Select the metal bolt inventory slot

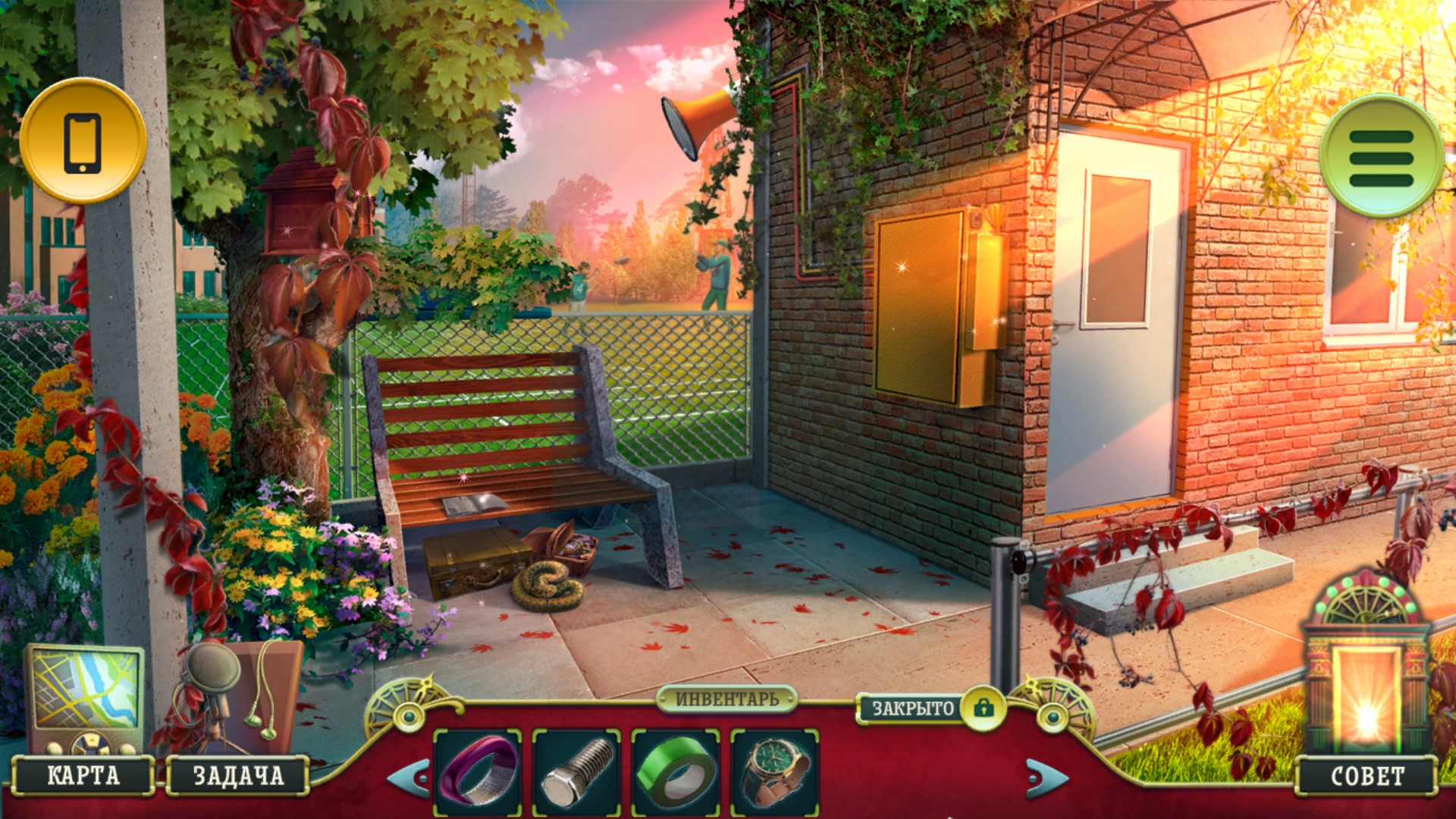coord(576,772)
